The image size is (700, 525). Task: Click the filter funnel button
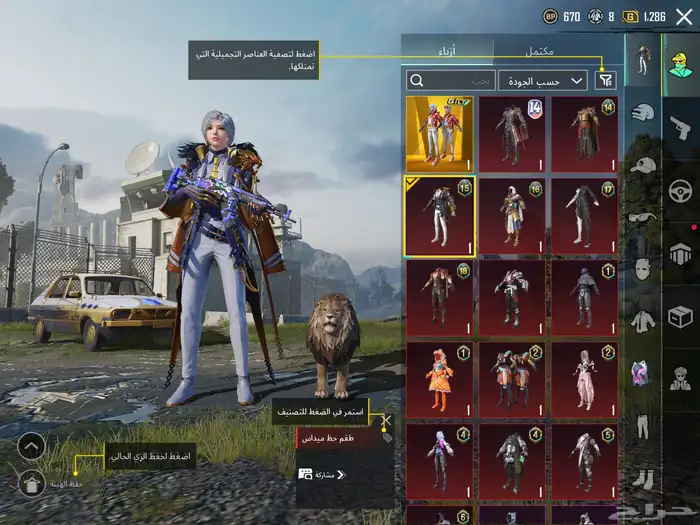click(606, 80)
